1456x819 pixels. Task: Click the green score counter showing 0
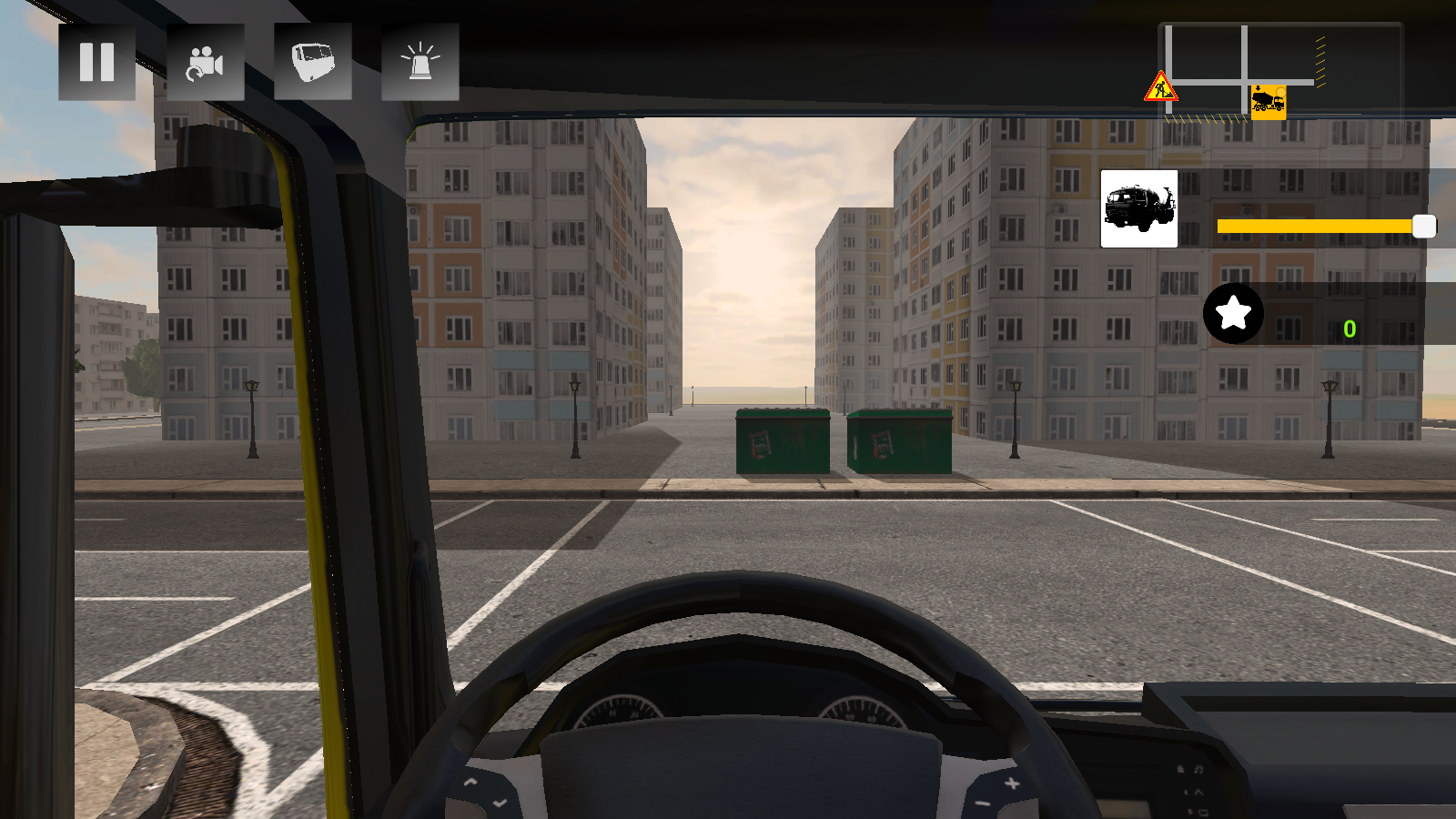click(1350, 330)
